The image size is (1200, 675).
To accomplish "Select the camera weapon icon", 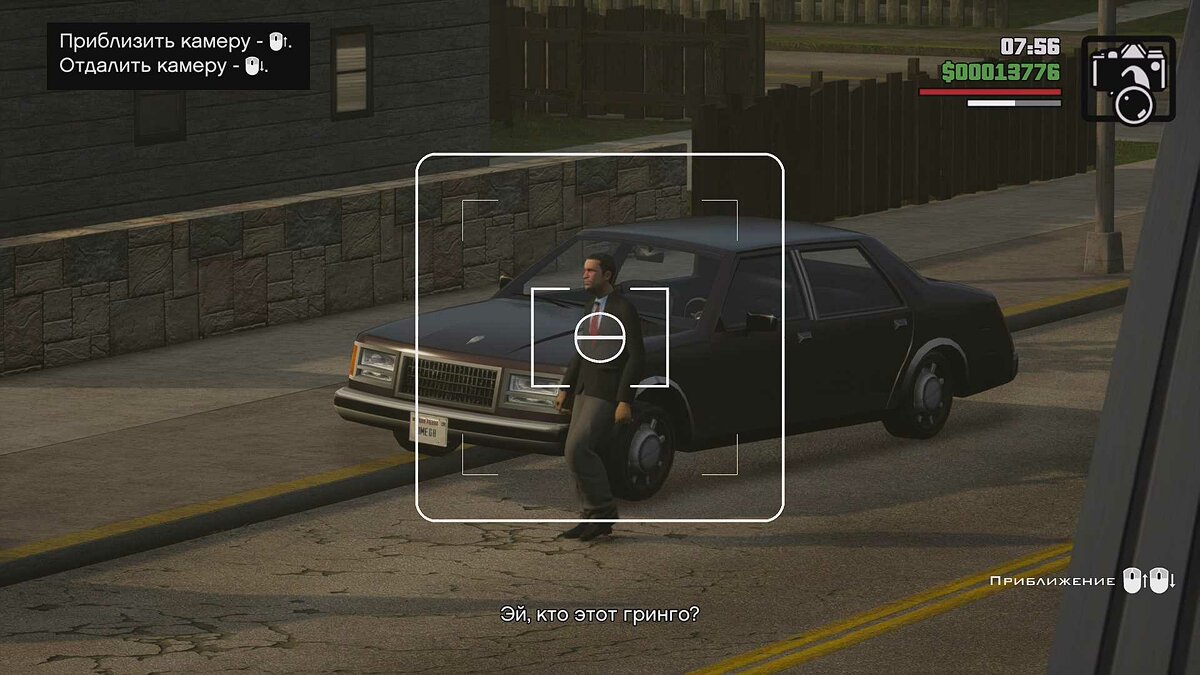I will (x=1128, y=79).
